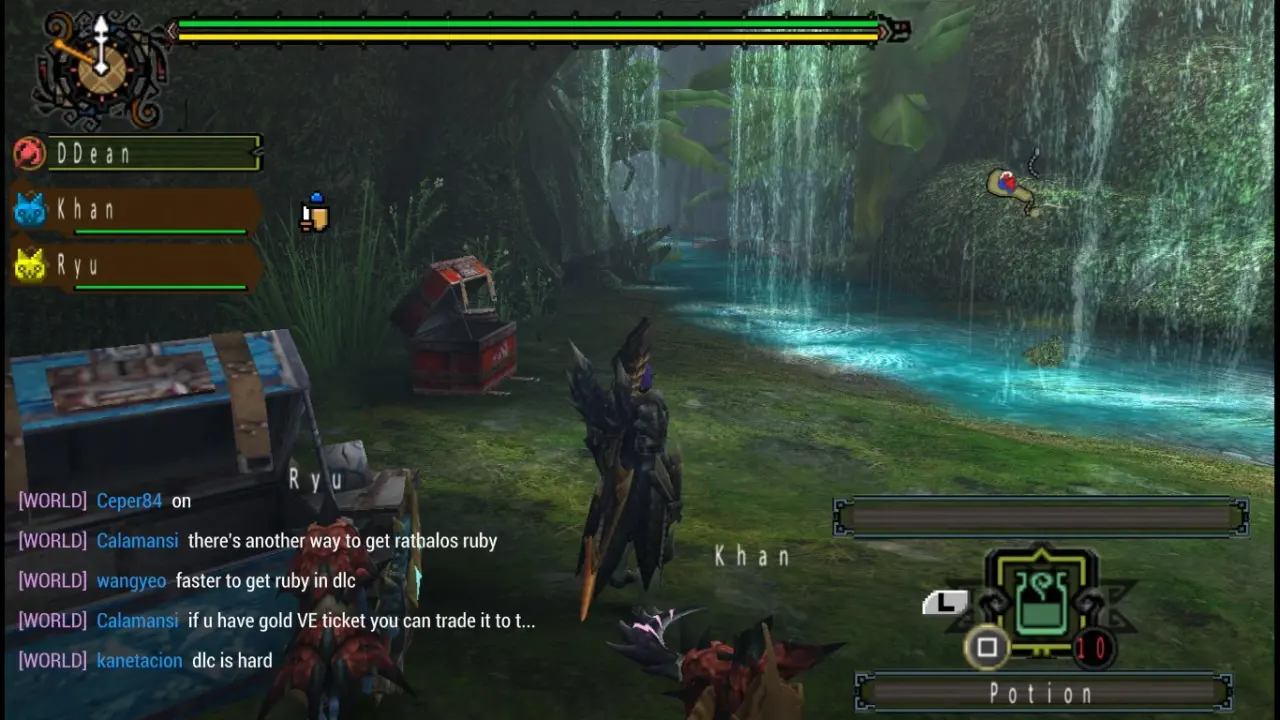Click the quest timer clock
Screen dimensions: 1280x720
tap(99, 68)
